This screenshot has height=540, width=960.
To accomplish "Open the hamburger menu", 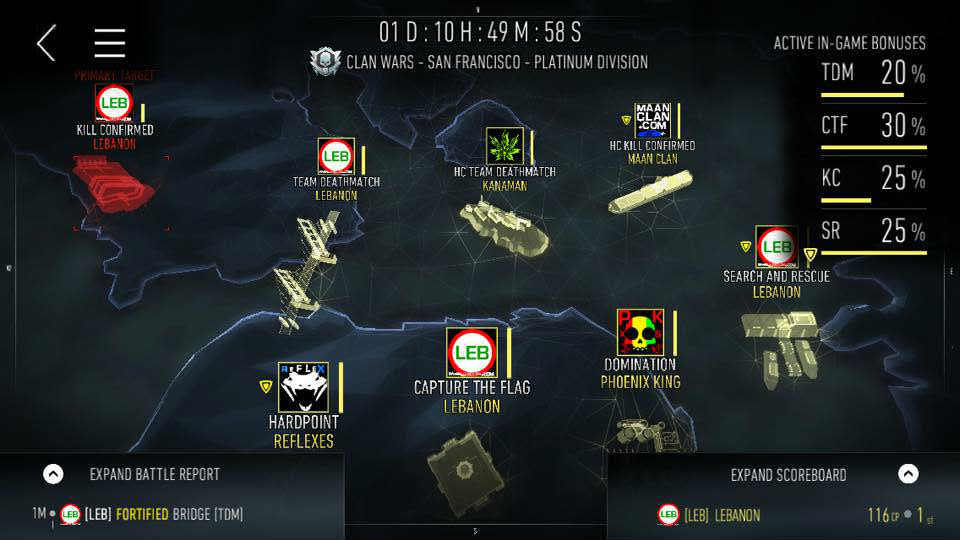I will pos(109,43).
